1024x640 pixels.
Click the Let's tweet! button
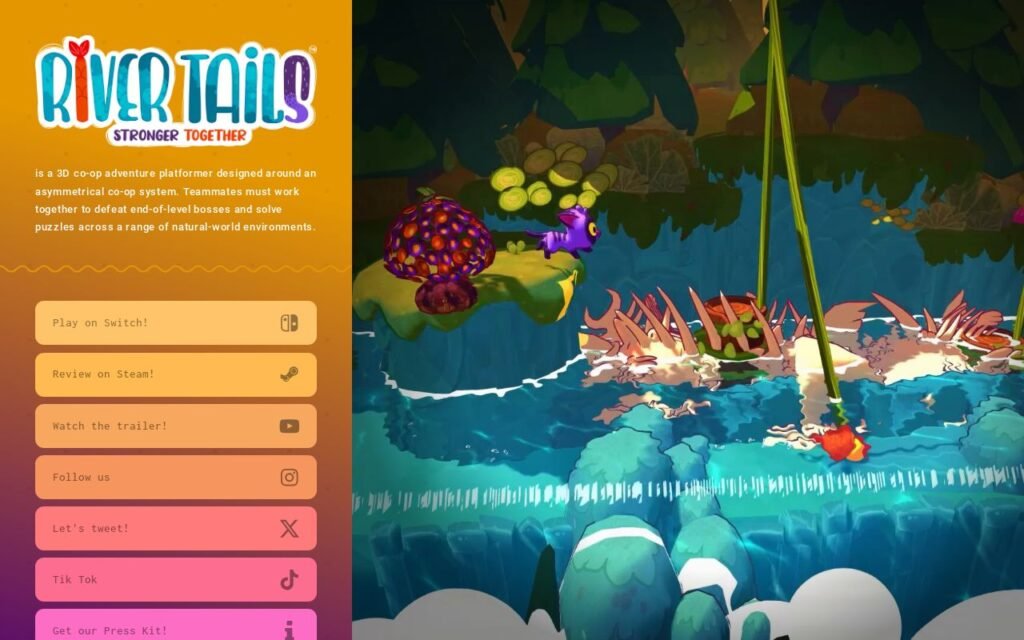click(175, 528)
